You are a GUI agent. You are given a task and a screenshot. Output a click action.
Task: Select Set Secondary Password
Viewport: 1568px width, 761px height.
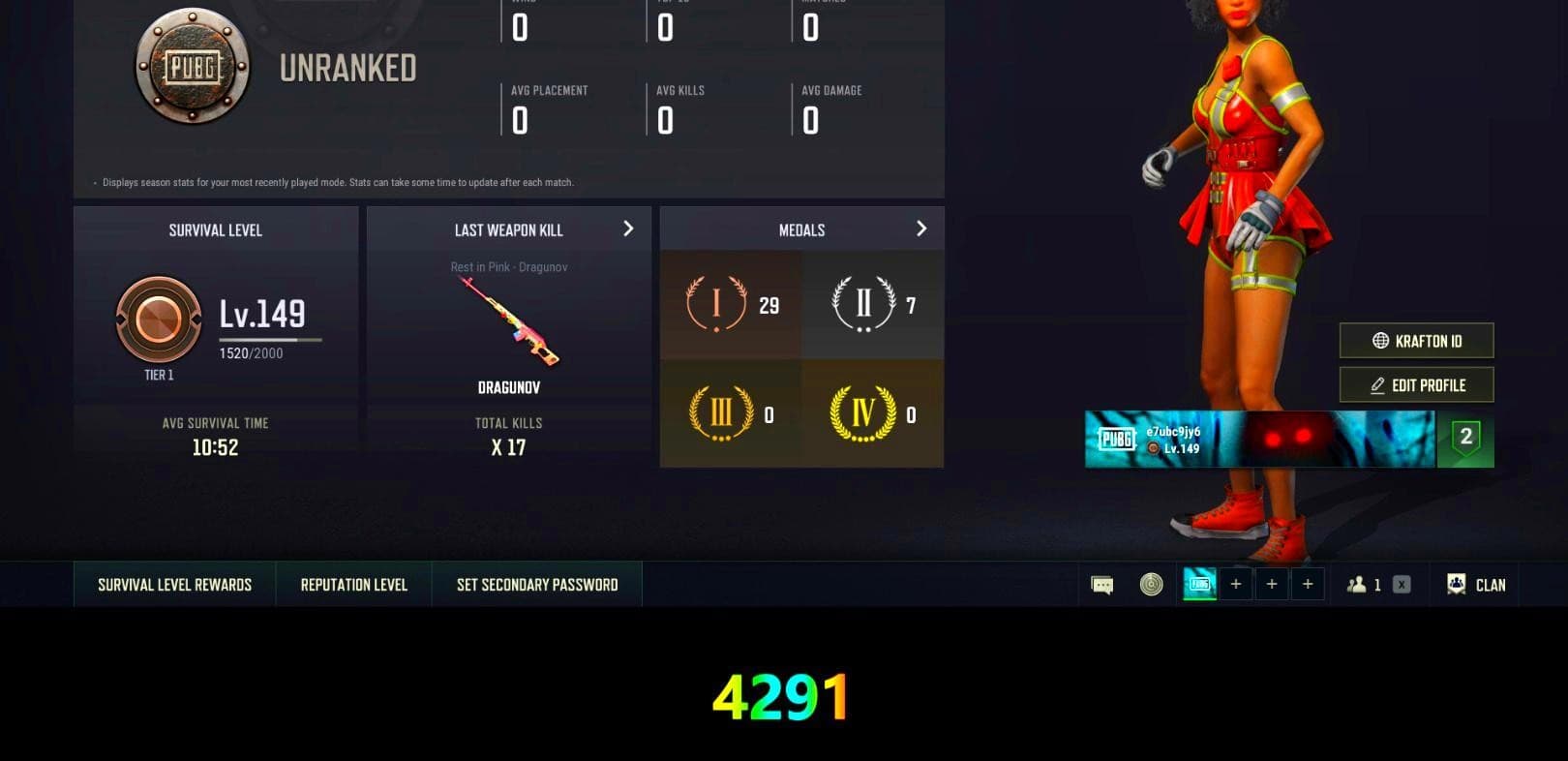click(536, 584)
